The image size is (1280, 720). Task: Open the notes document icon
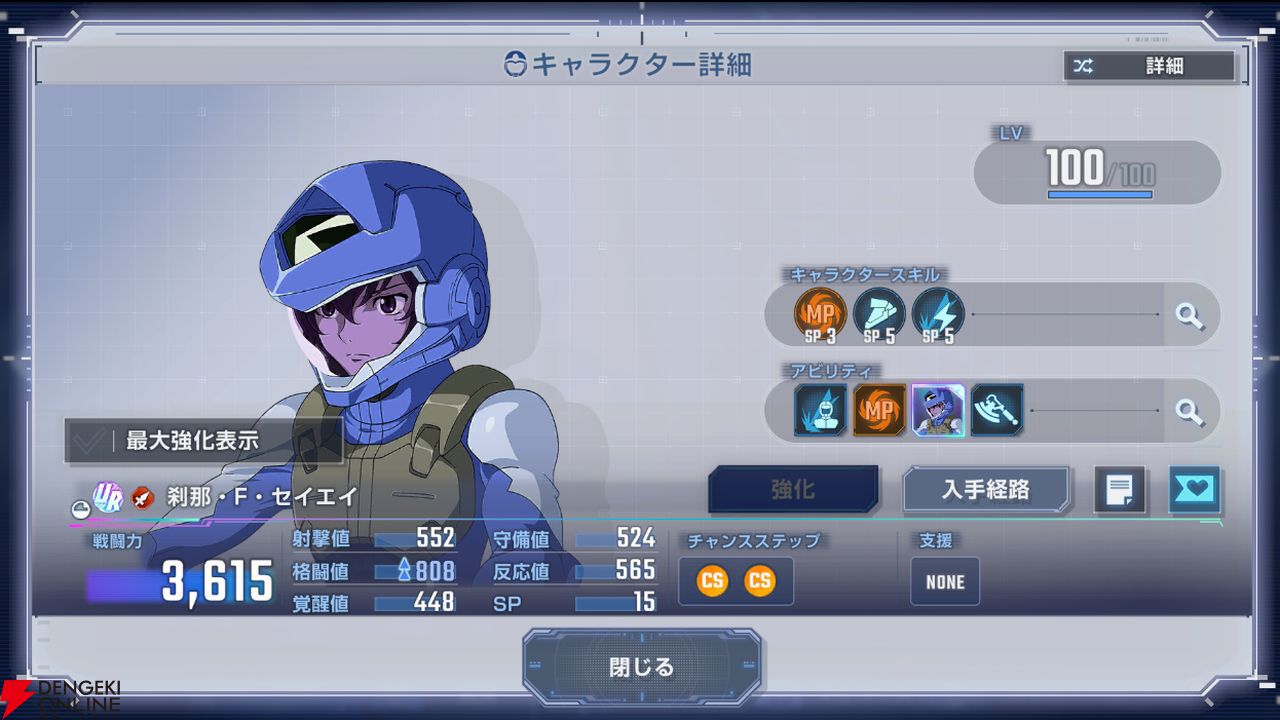(x=1119, y=490)
